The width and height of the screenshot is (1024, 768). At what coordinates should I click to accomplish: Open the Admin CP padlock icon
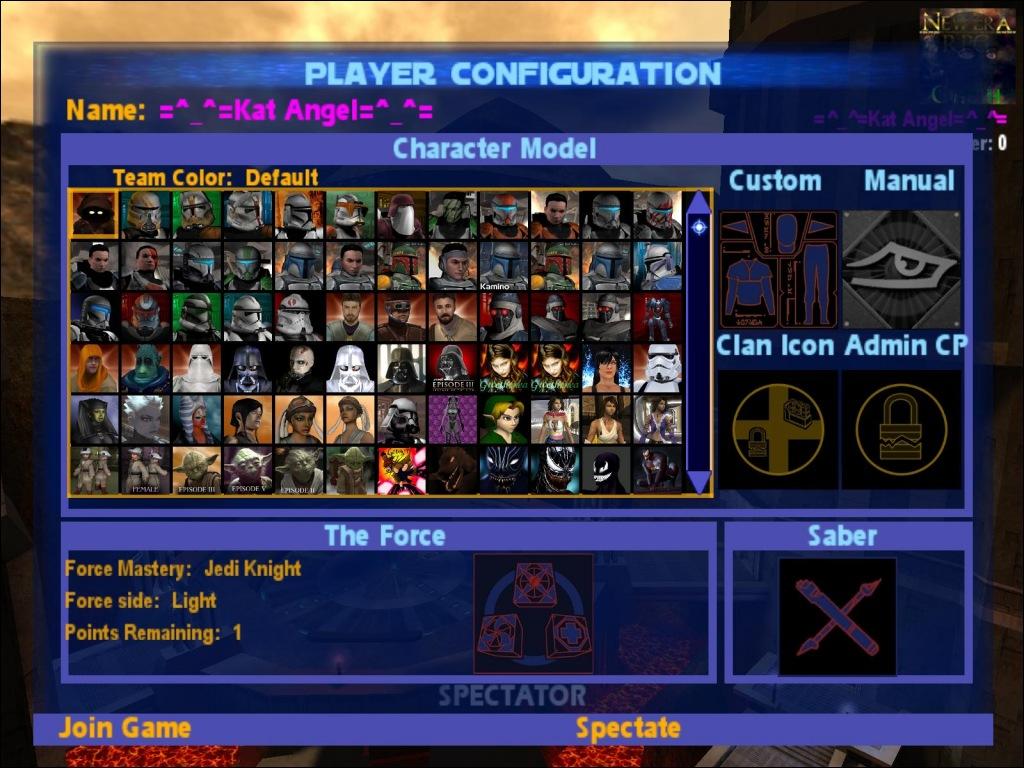pos(901,429)
